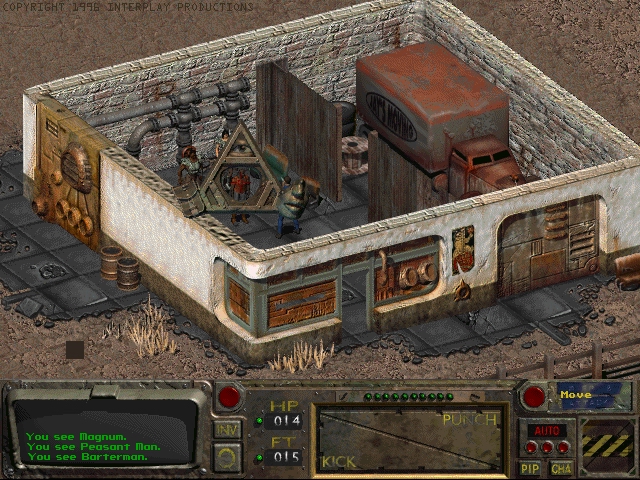The image size is (640, 480).
Task: Open the automap with the AUTO button
Action: [x=549, y=430]
